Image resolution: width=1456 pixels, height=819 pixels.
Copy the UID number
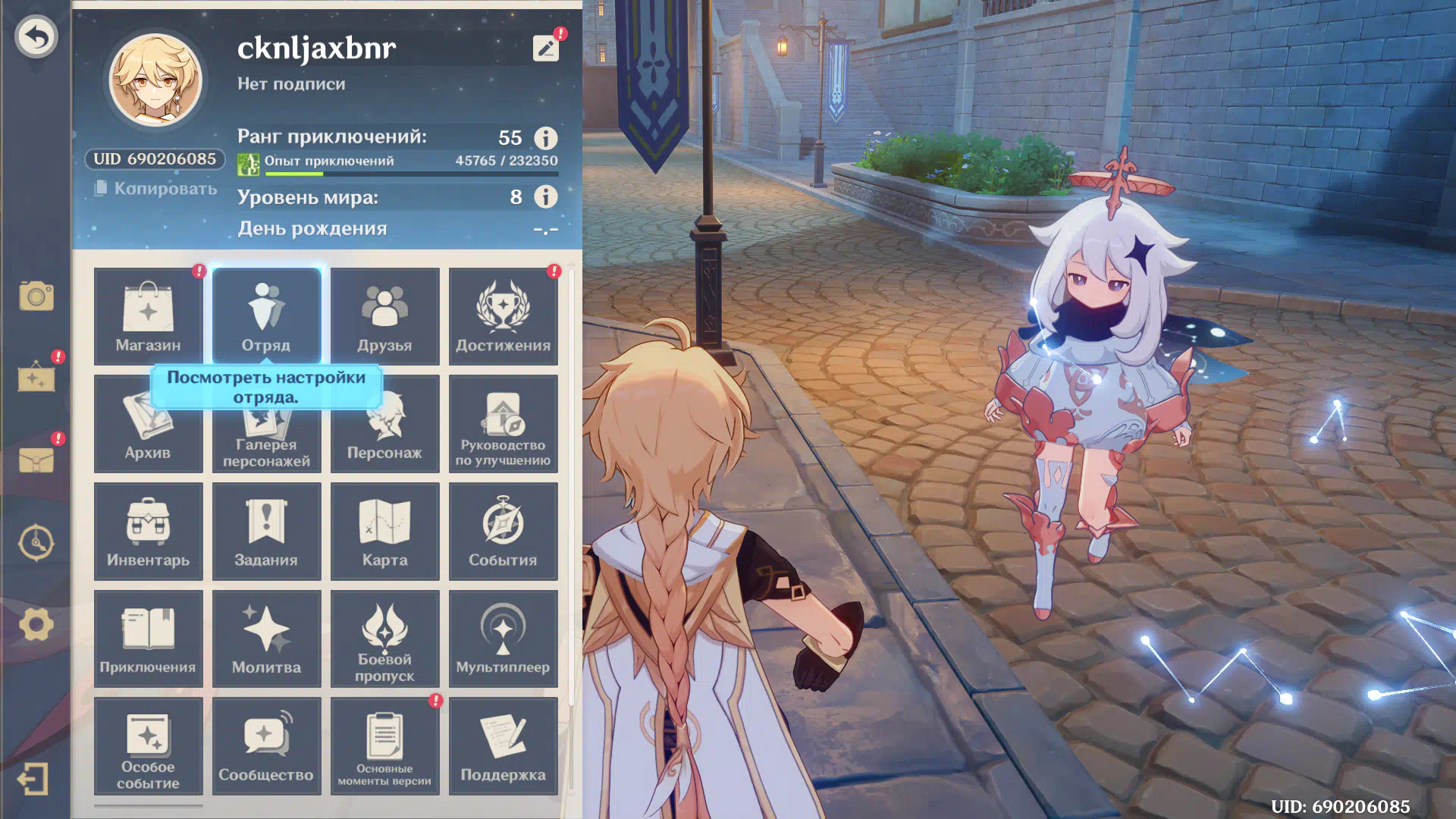[156, 188]
